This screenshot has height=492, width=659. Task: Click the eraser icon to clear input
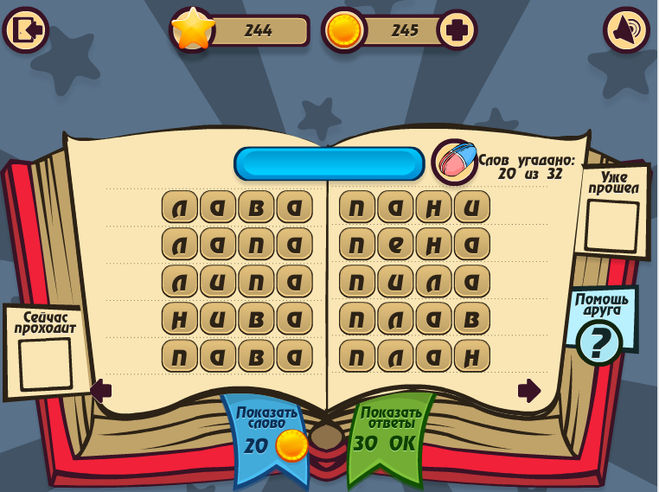tap(455, 161)
